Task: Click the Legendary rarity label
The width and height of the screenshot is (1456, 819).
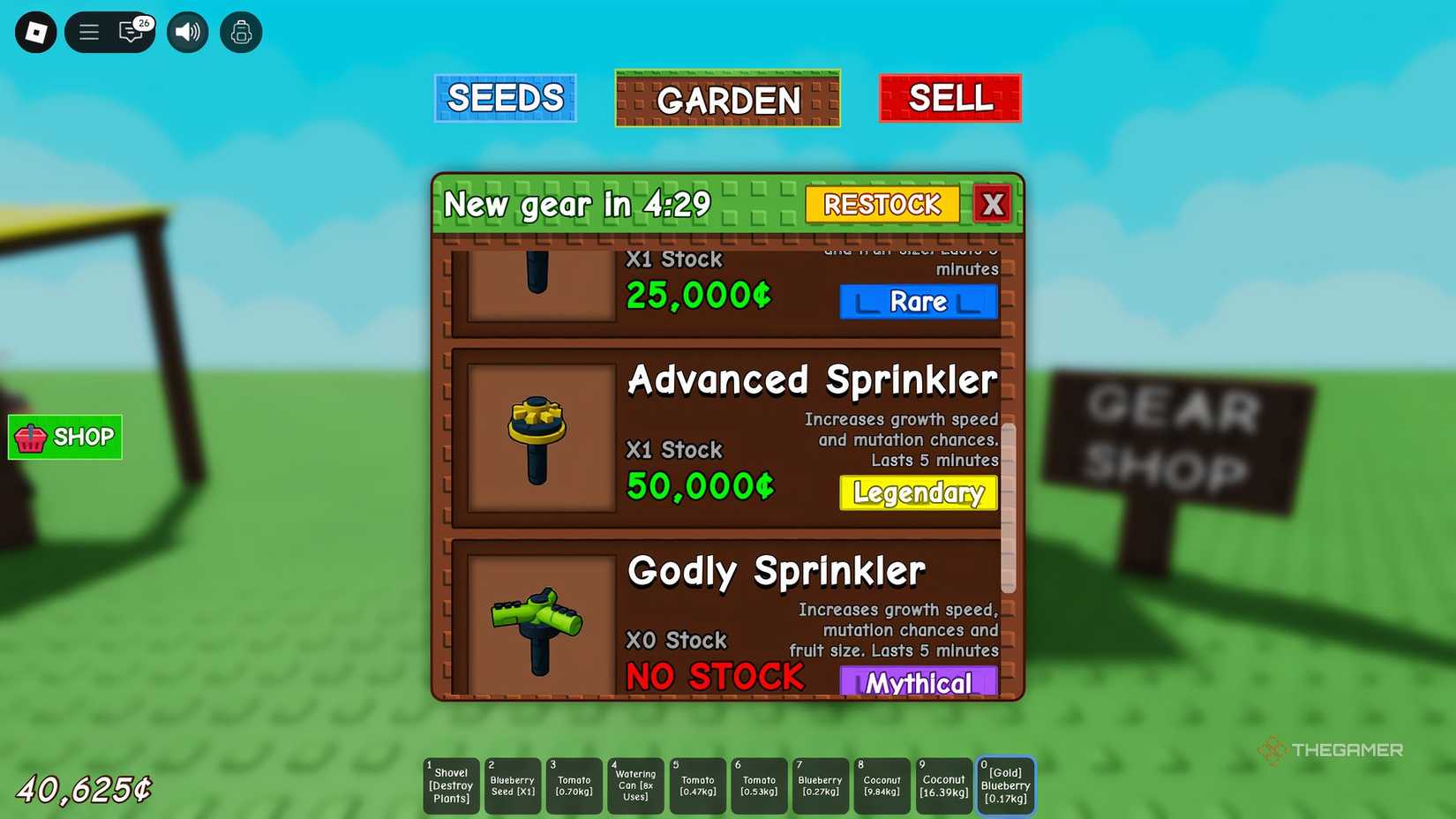Action: tap(918, 493)
